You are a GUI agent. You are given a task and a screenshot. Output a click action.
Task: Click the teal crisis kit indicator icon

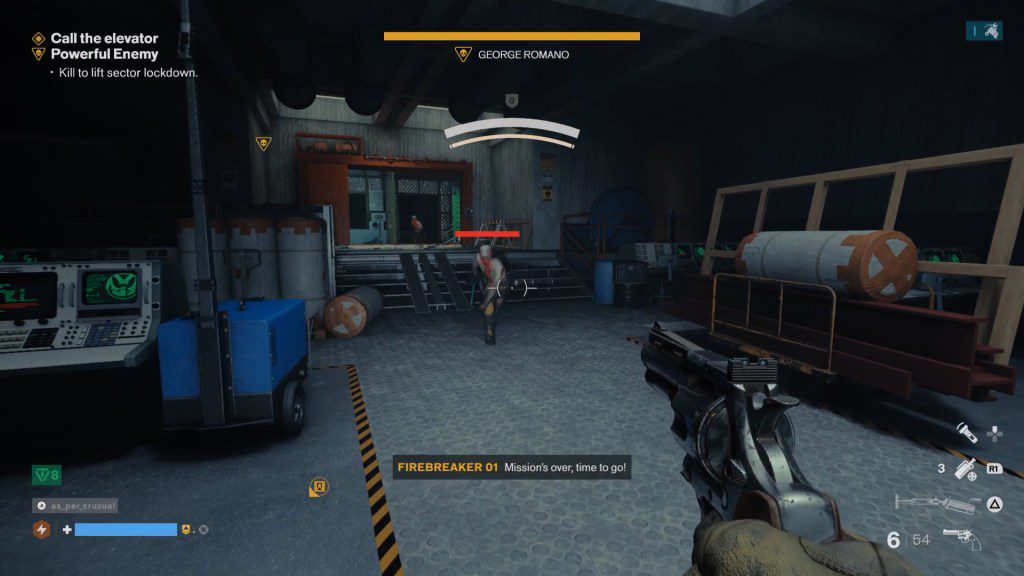985,31
